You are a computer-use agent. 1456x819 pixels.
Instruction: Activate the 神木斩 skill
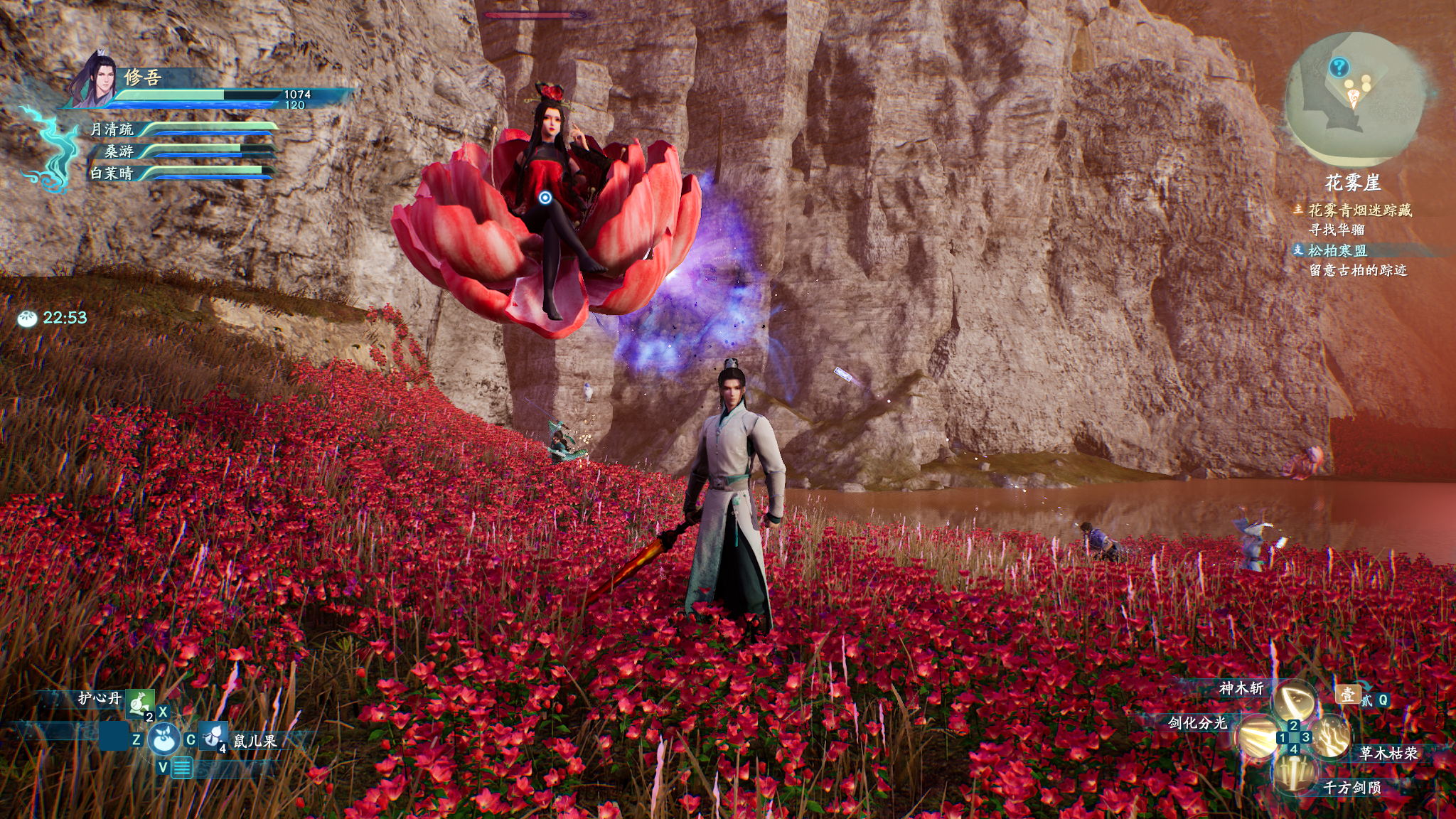click(1294, 701)
